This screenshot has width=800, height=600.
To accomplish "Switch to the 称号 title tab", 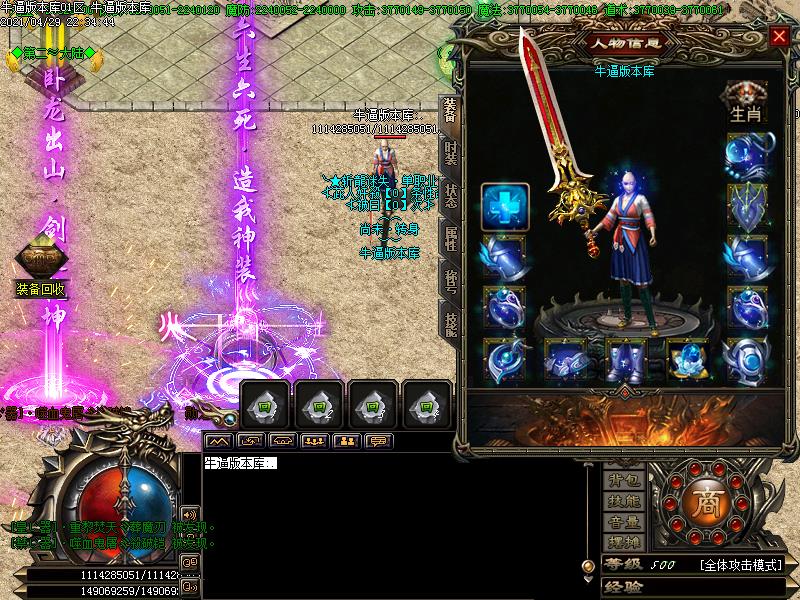I will point(450,280).
